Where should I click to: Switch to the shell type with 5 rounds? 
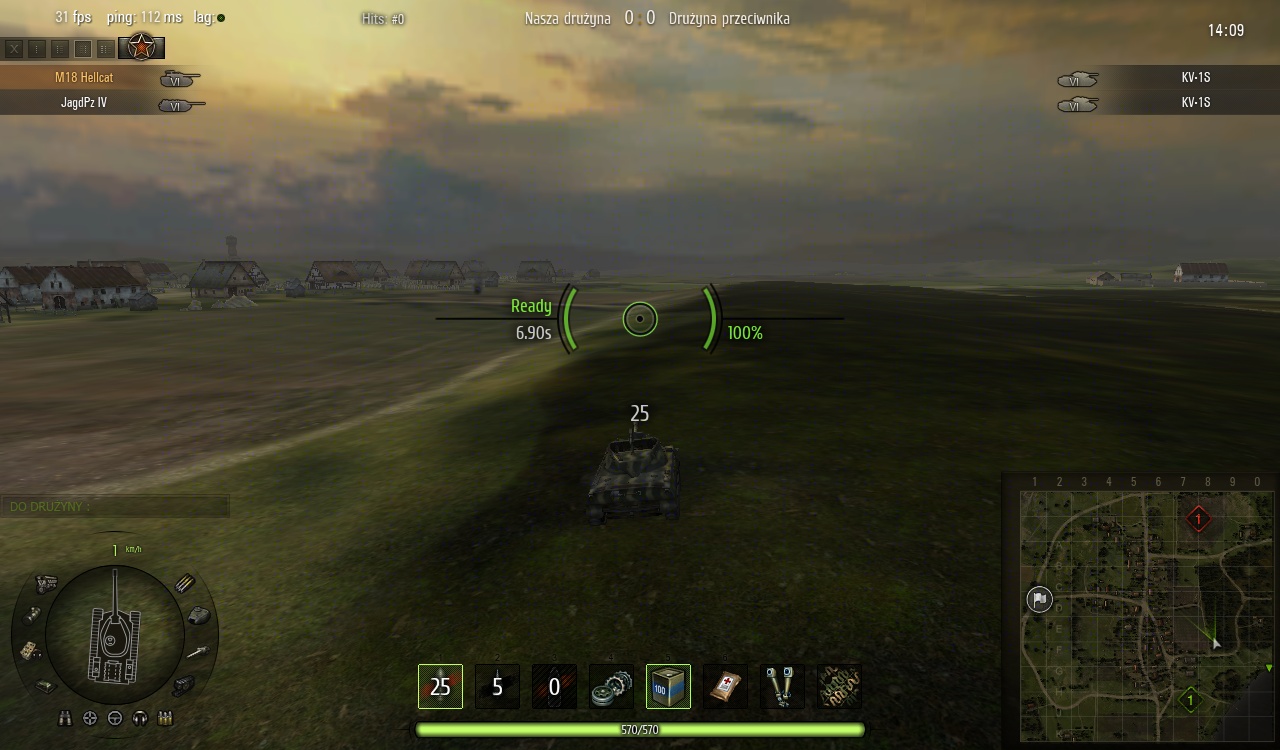coord(497,687)
